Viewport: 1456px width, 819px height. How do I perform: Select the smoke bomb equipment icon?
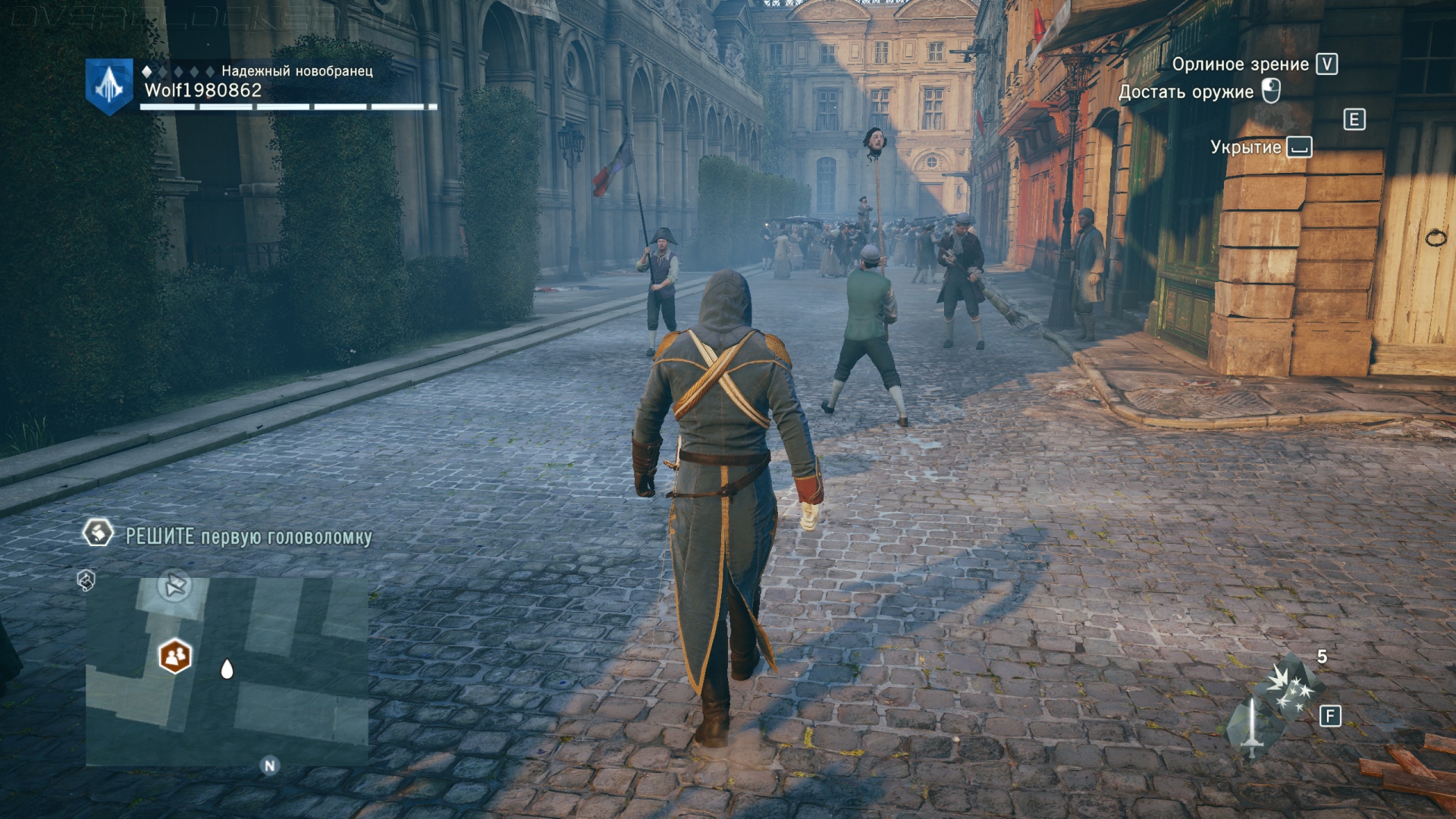(x=1291, y=685)
